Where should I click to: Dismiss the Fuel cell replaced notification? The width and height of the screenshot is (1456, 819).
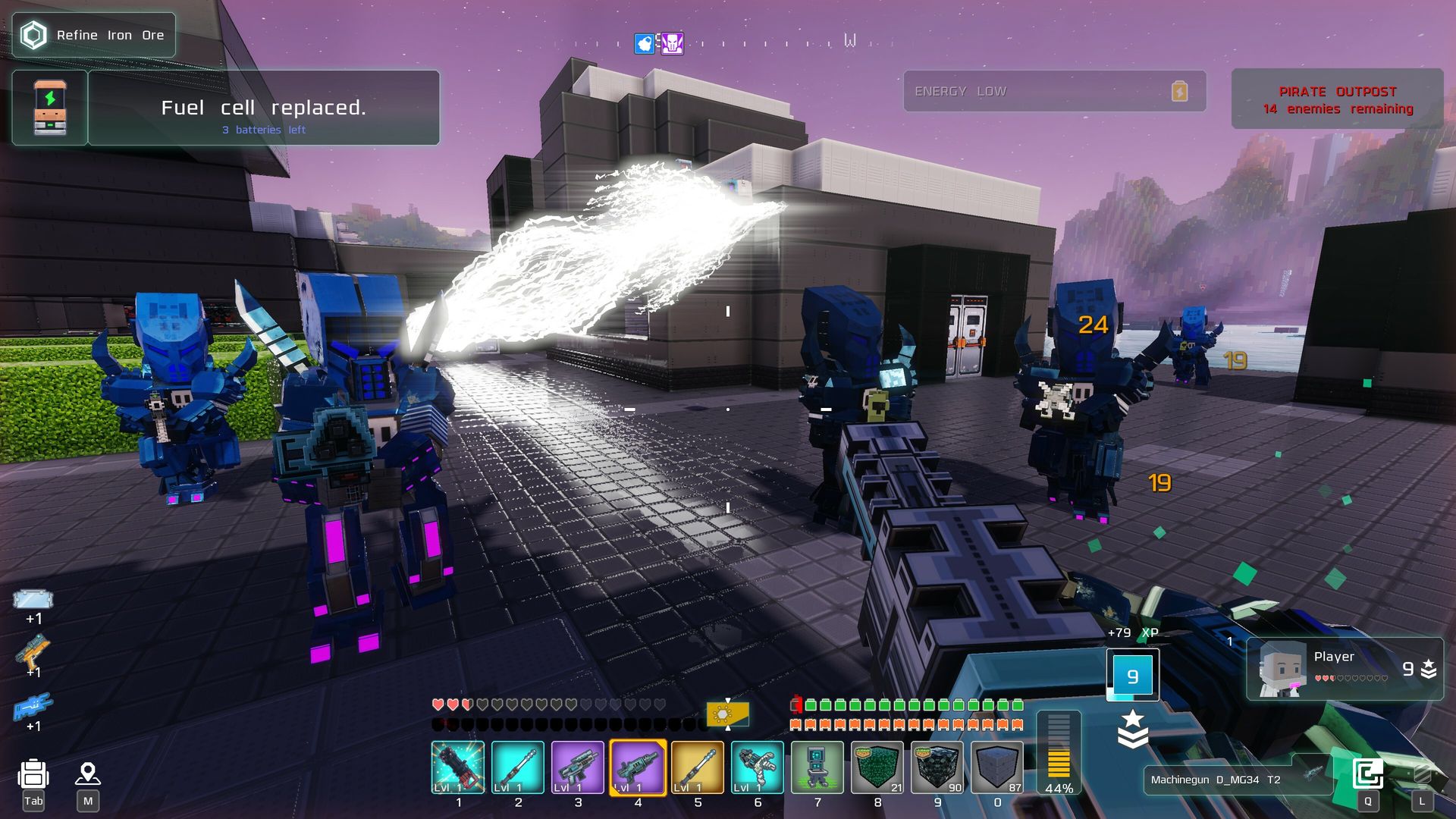263,108
